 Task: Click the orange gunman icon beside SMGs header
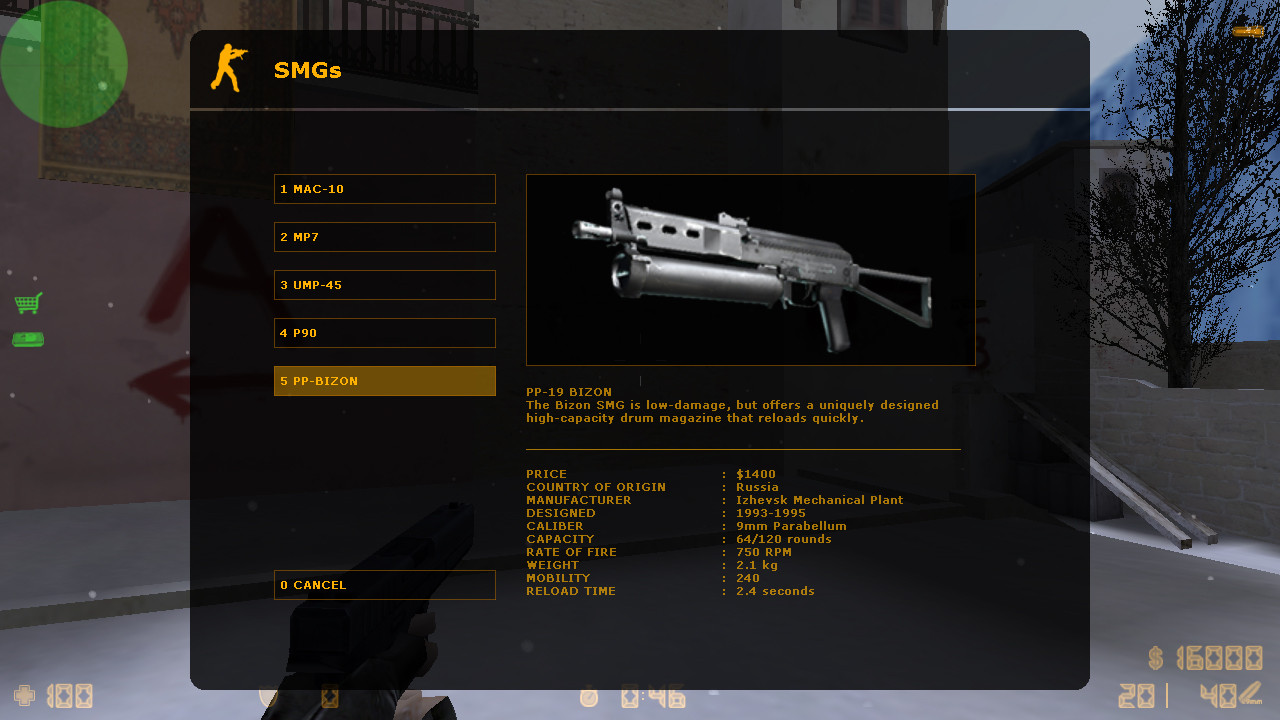(226, 68)
